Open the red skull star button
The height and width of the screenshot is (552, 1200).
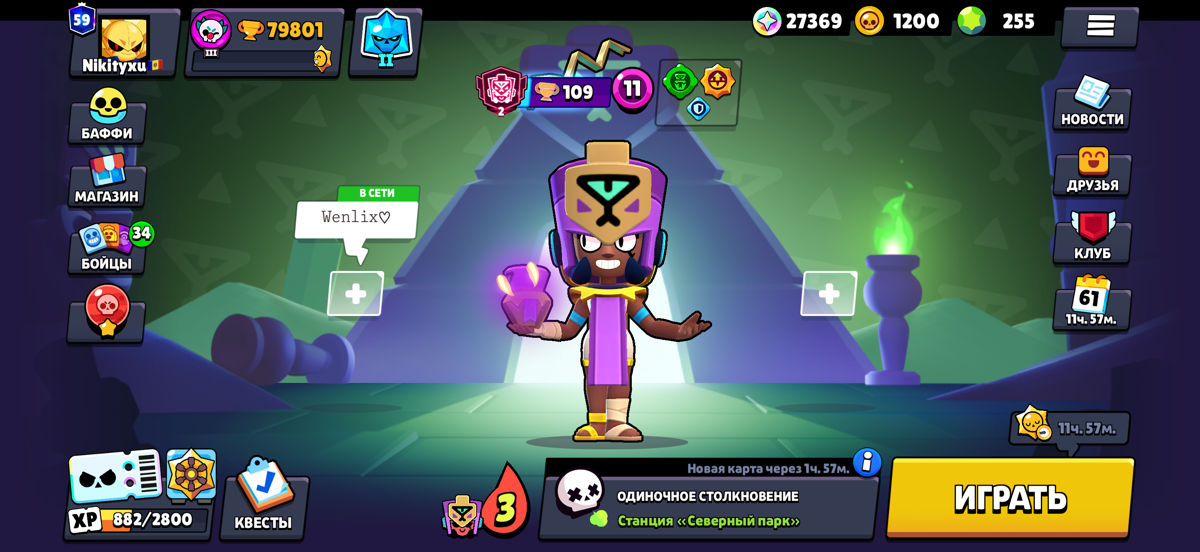click(106, 314)
